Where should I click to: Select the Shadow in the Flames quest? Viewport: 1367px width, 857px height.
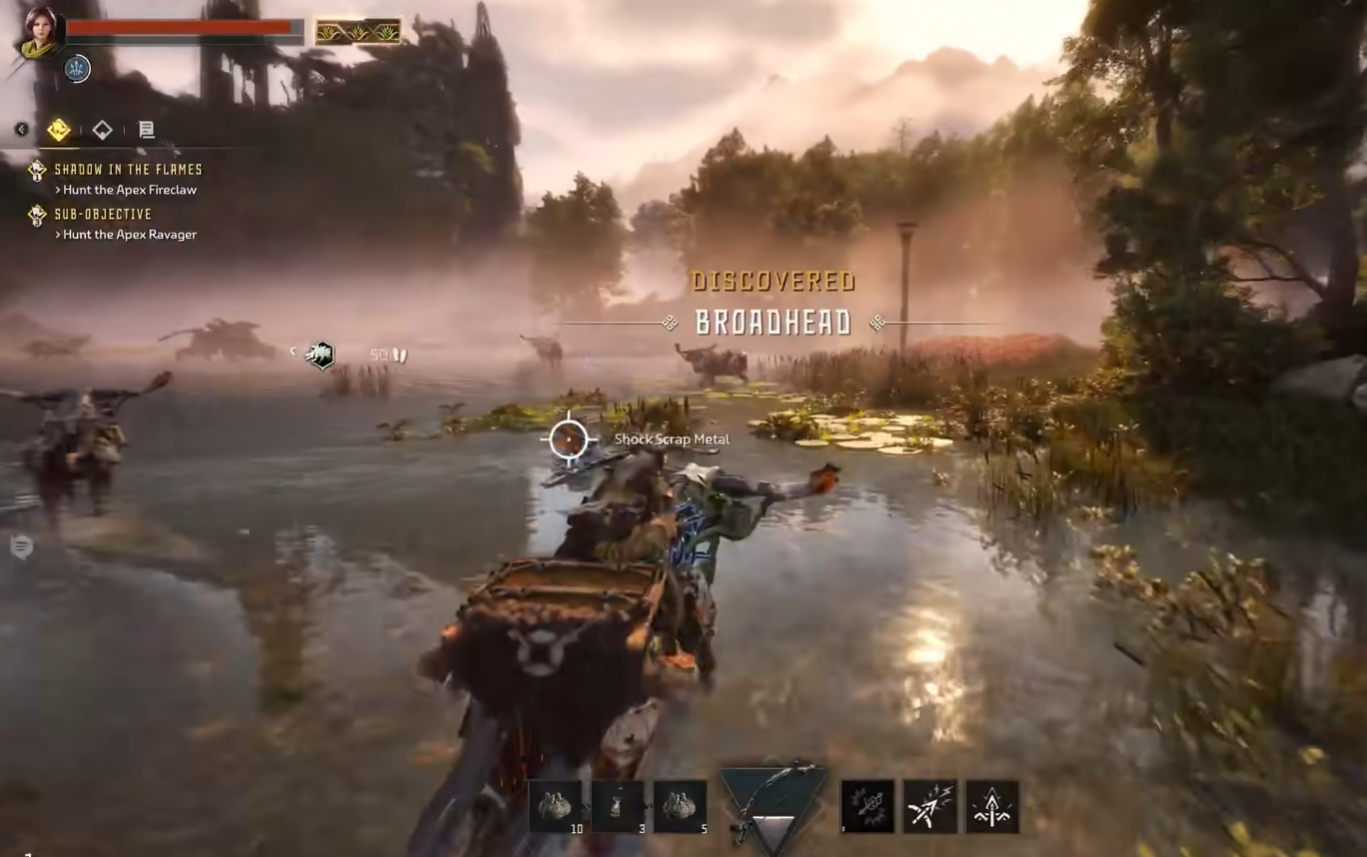[x=127, y=170]
